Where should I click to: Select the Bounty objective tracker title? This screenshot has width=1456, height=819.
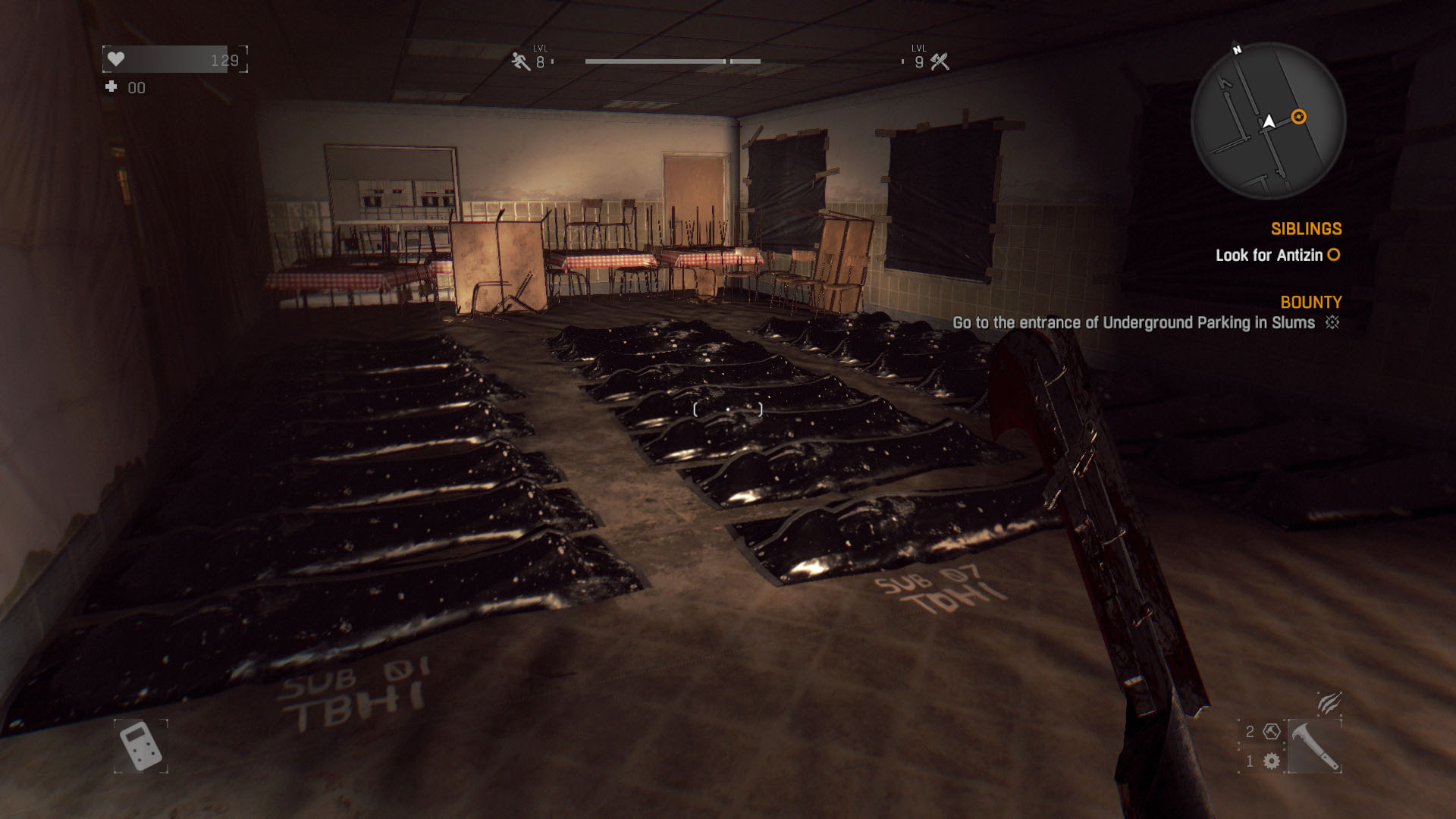pyautogui.click(x=1310, y=303)
